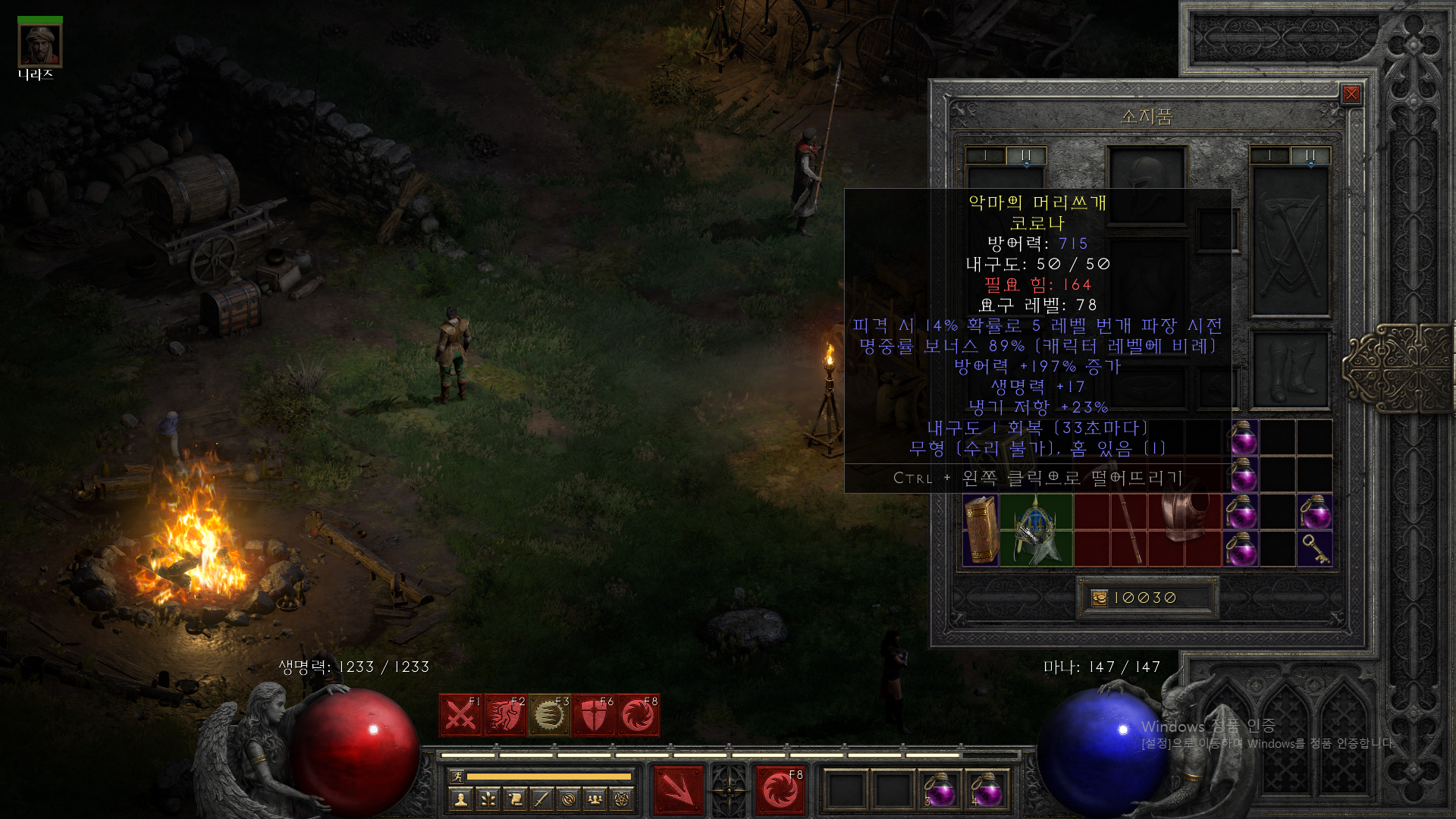Open the character sheet button
Image resolution: width=1456 pixels, height=819 pixels.
pyautogui.click(x=461, y=799)
